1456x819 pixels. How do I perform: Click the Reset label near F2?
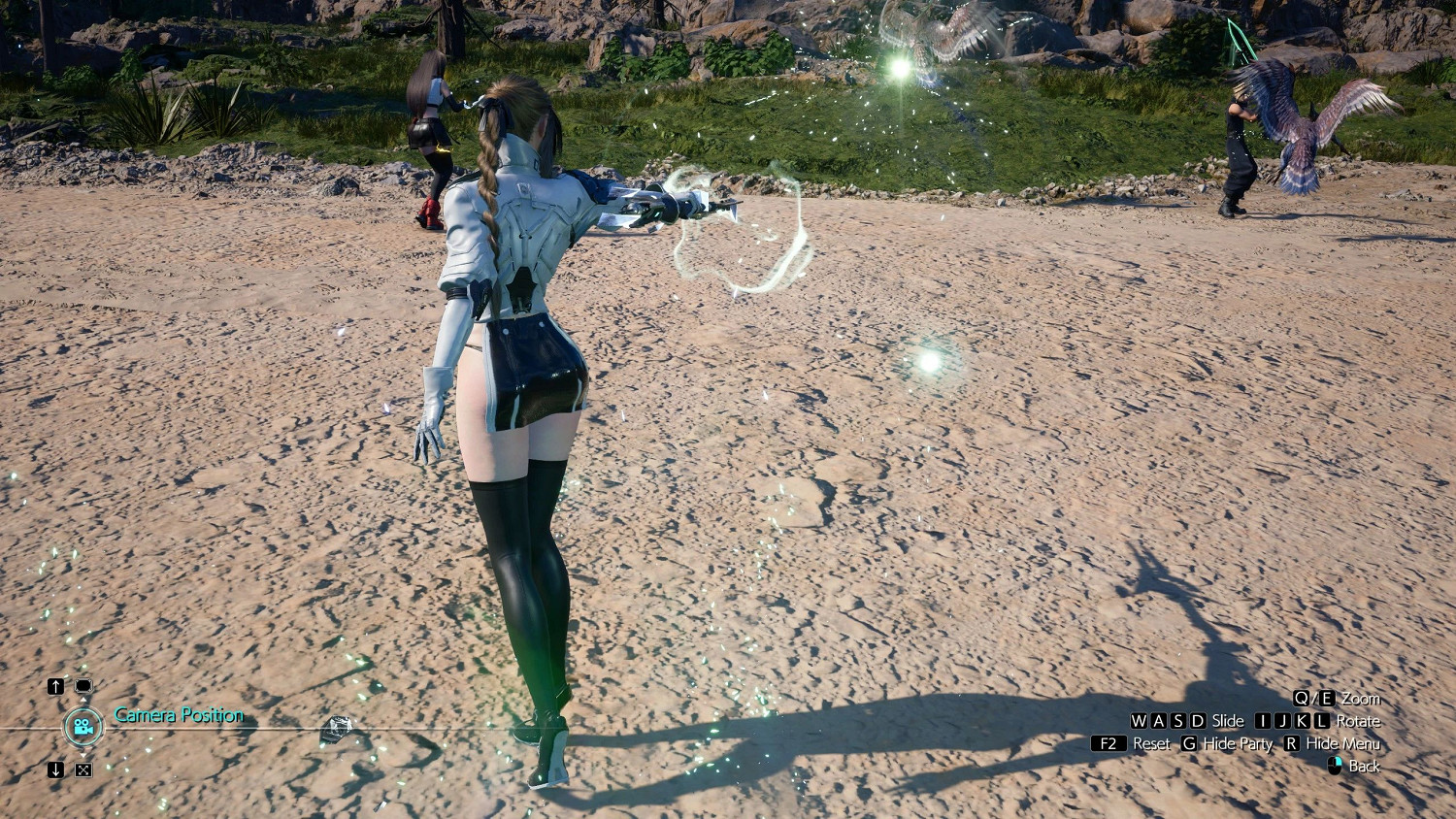1152,743
